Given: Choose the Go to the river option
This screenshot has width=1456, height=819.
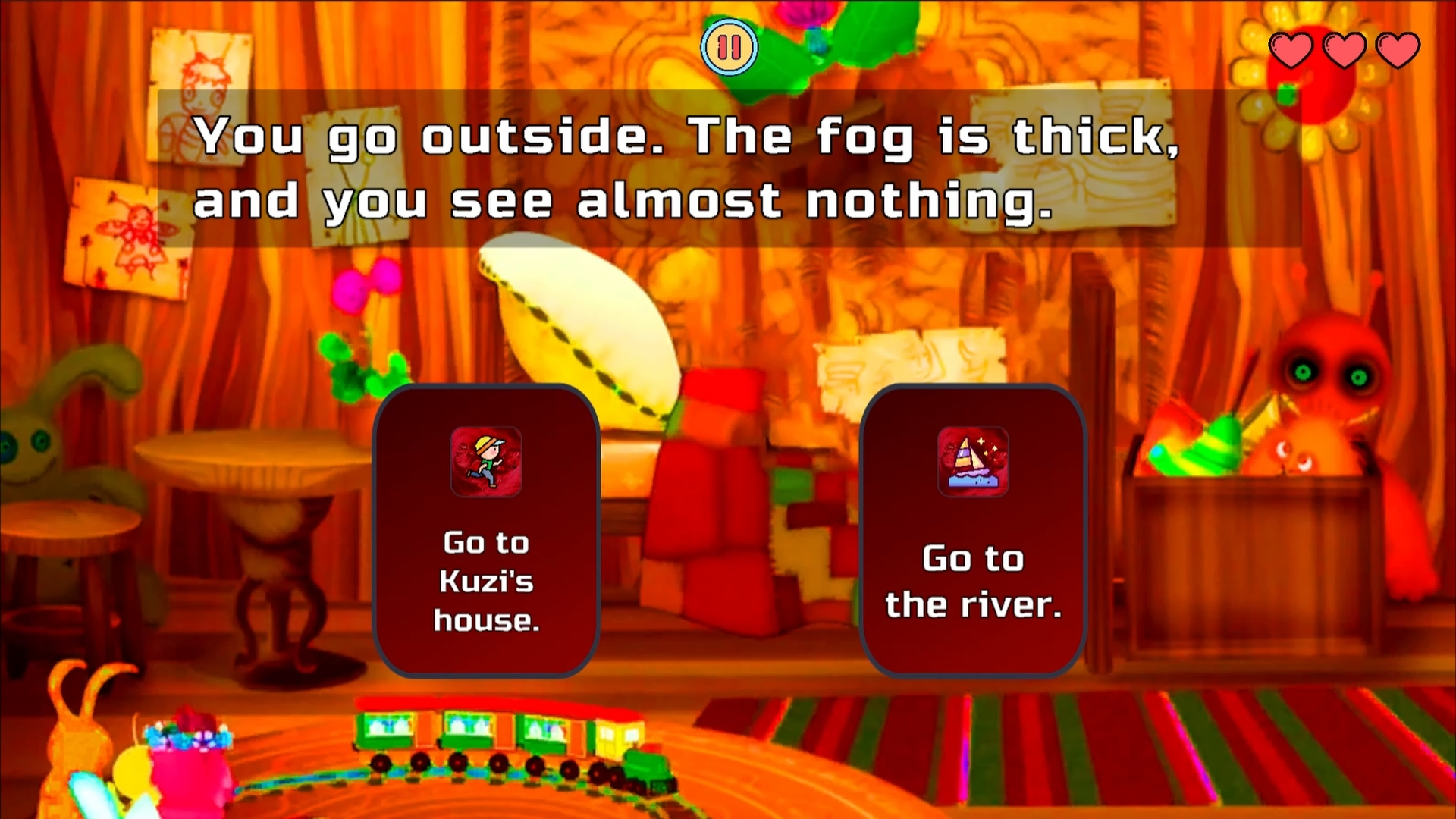Looking at the screenshot, I should (x=973, y=580).
